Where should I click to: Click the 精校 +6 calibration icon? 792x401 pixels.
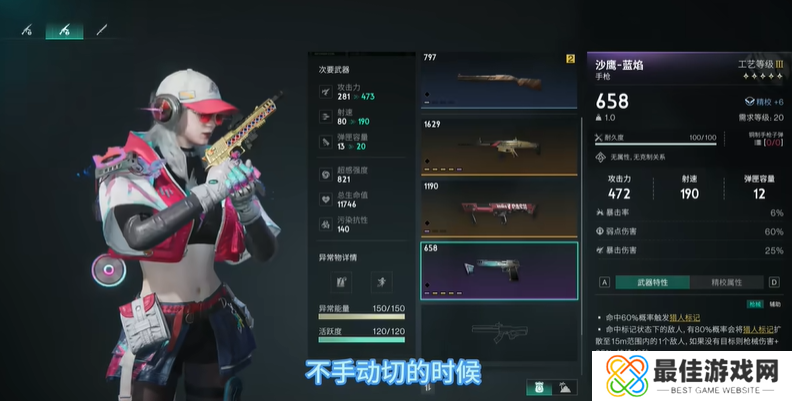pyautogui.click(x=749, y=102)
